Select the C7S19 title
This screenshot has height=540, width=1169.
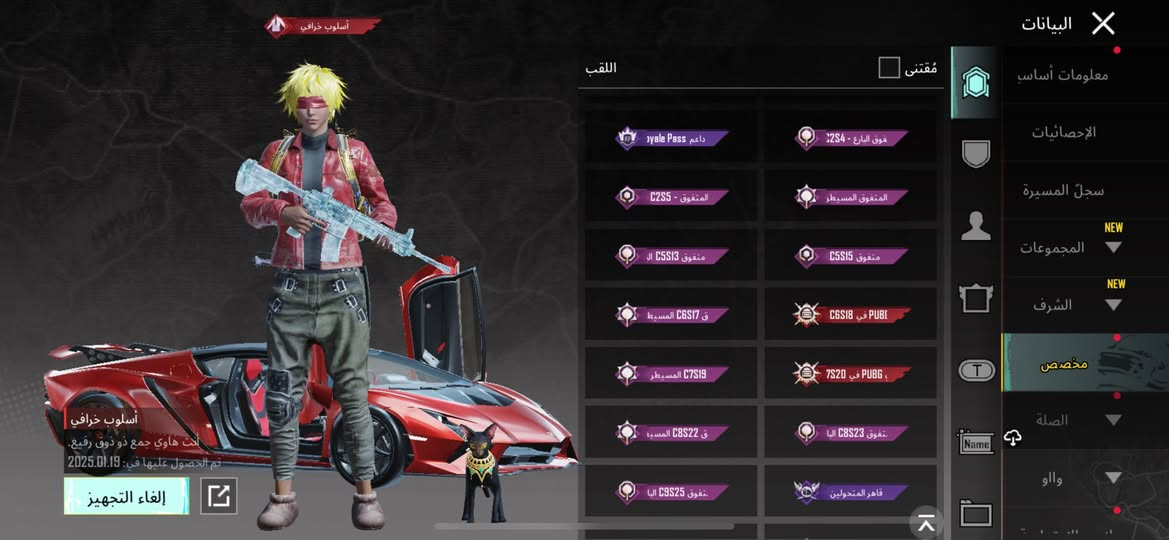(671, 374)
